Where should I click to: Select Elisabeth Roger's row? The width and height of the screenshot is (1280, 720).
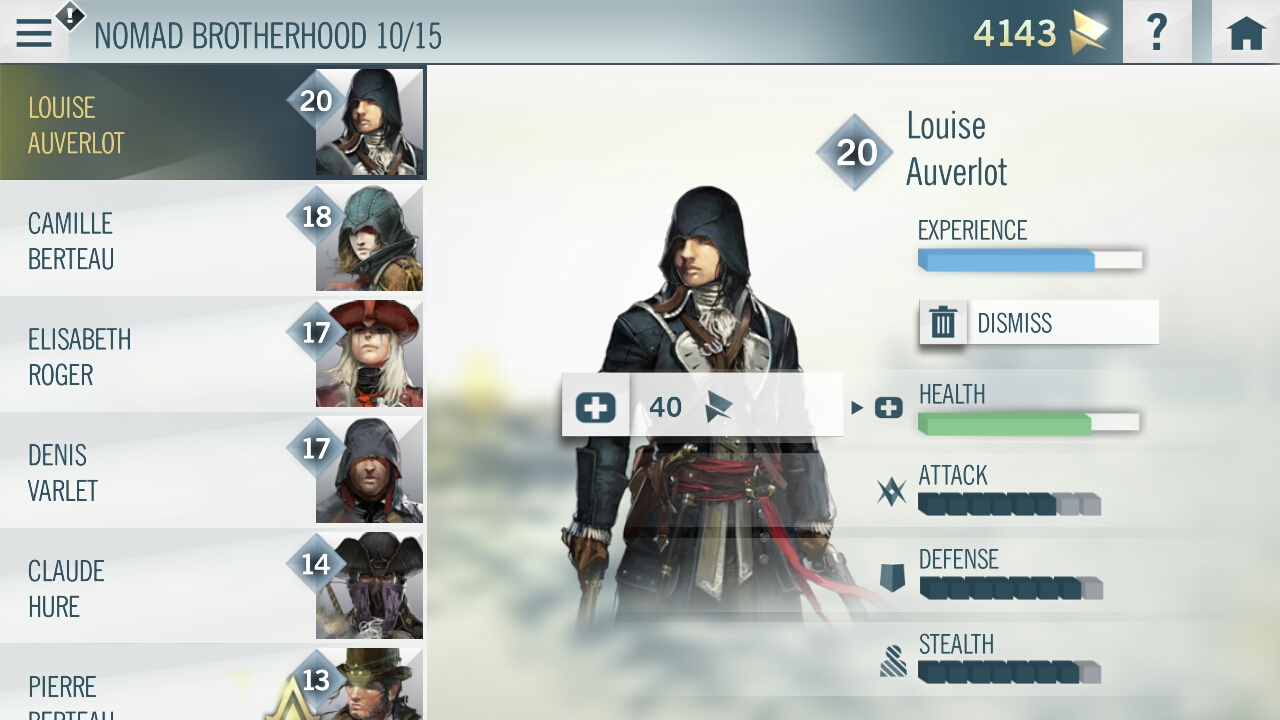click(x=212, y=356)
